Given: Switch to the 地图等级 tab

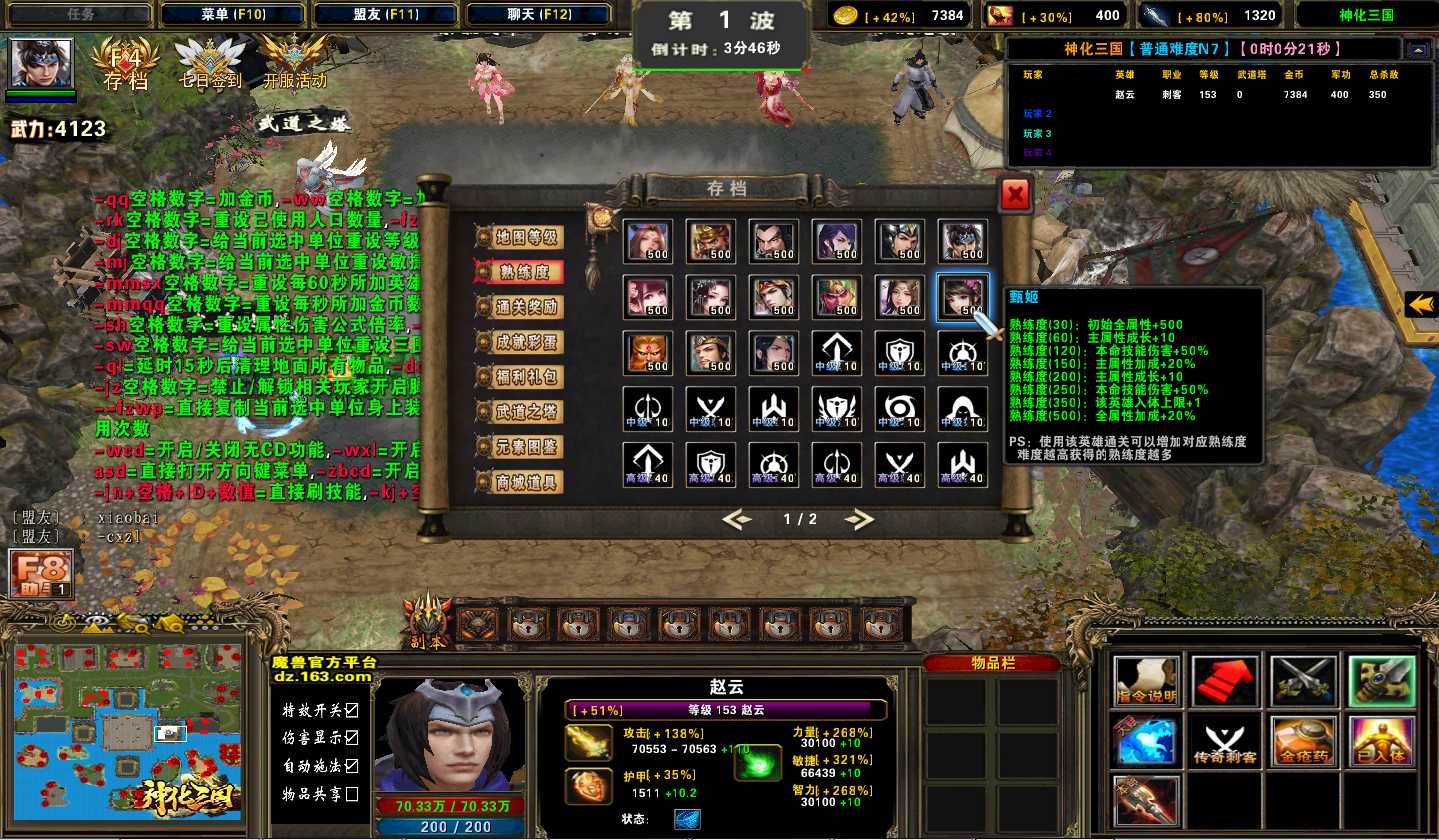Looking at the screenshot, I should pos(520,237).
